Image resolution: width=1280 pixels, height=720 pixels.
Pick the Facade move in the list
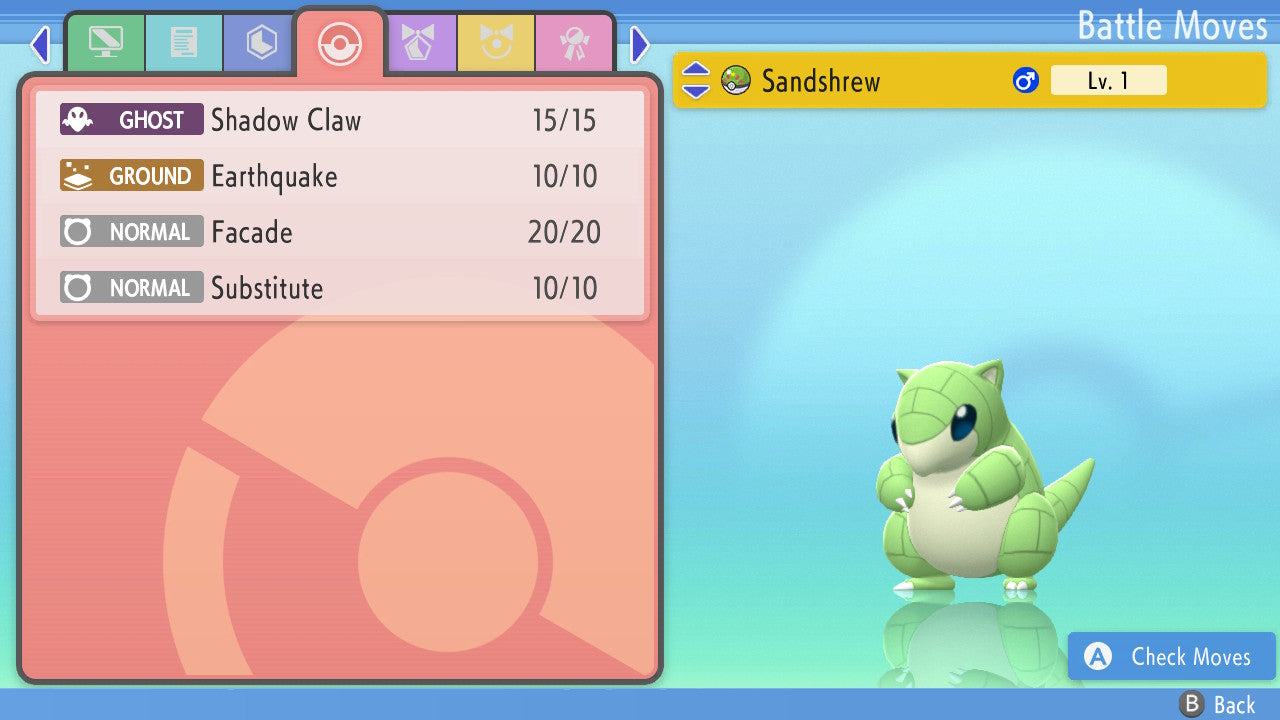[340, 233]
